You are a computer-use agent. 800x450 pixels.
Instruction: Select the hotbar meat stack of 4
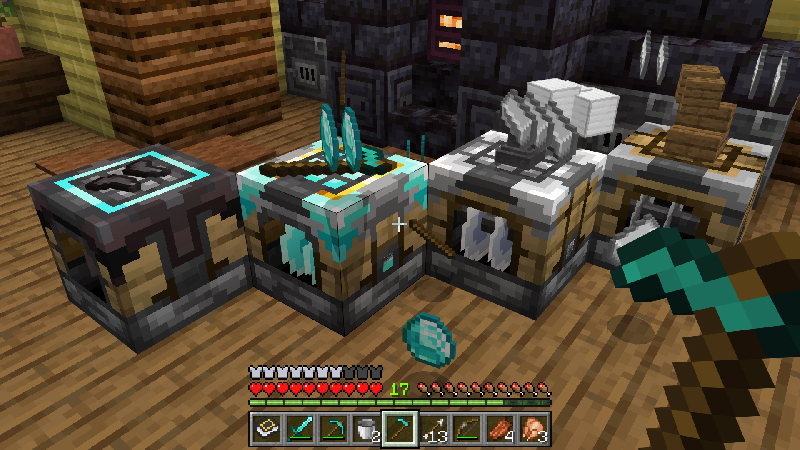pyautogui.click(x=500, y=429)
